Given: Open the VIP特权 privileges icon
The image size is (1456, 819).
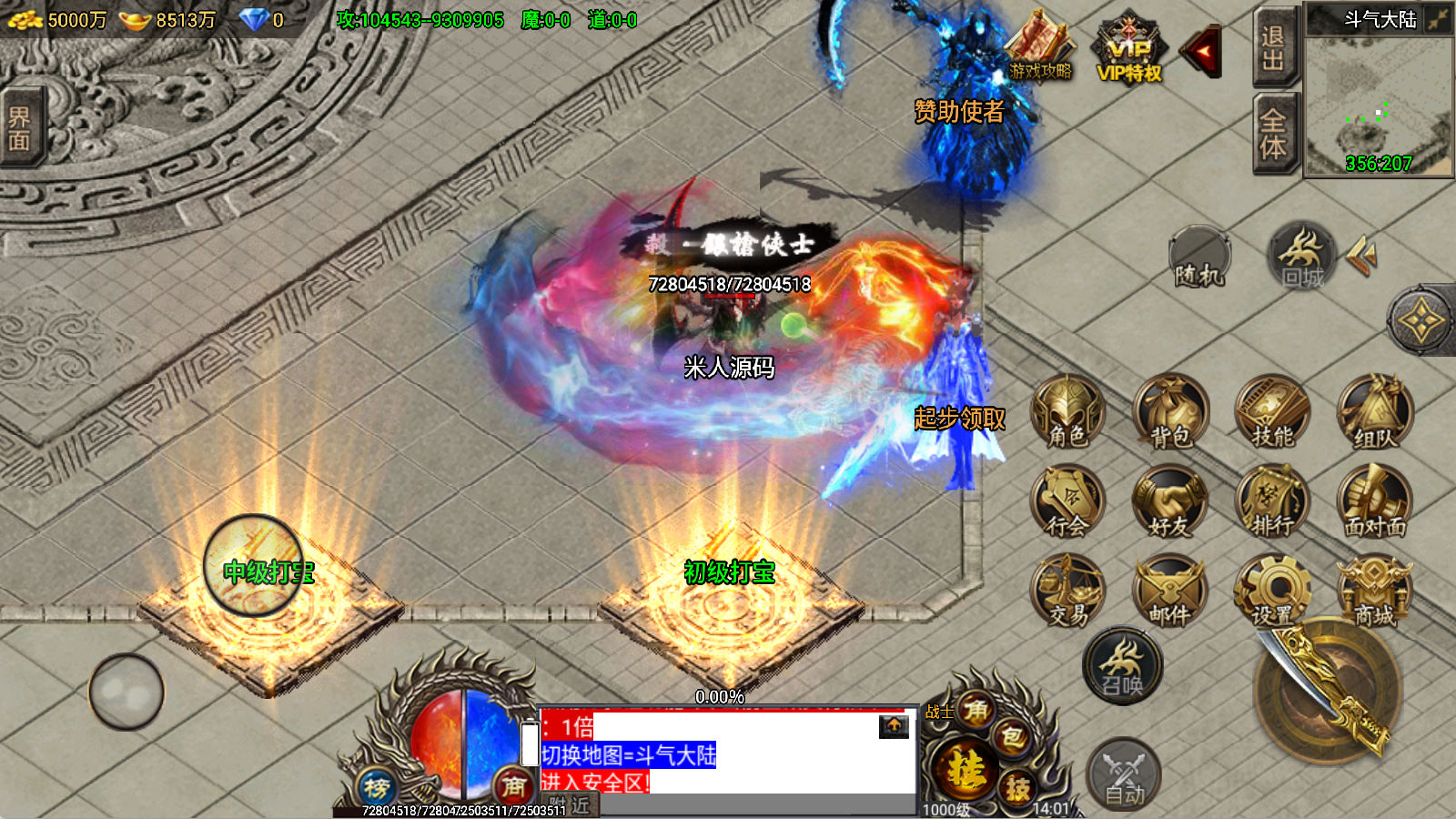Looking at the screenshot, I should (1128, 52).
